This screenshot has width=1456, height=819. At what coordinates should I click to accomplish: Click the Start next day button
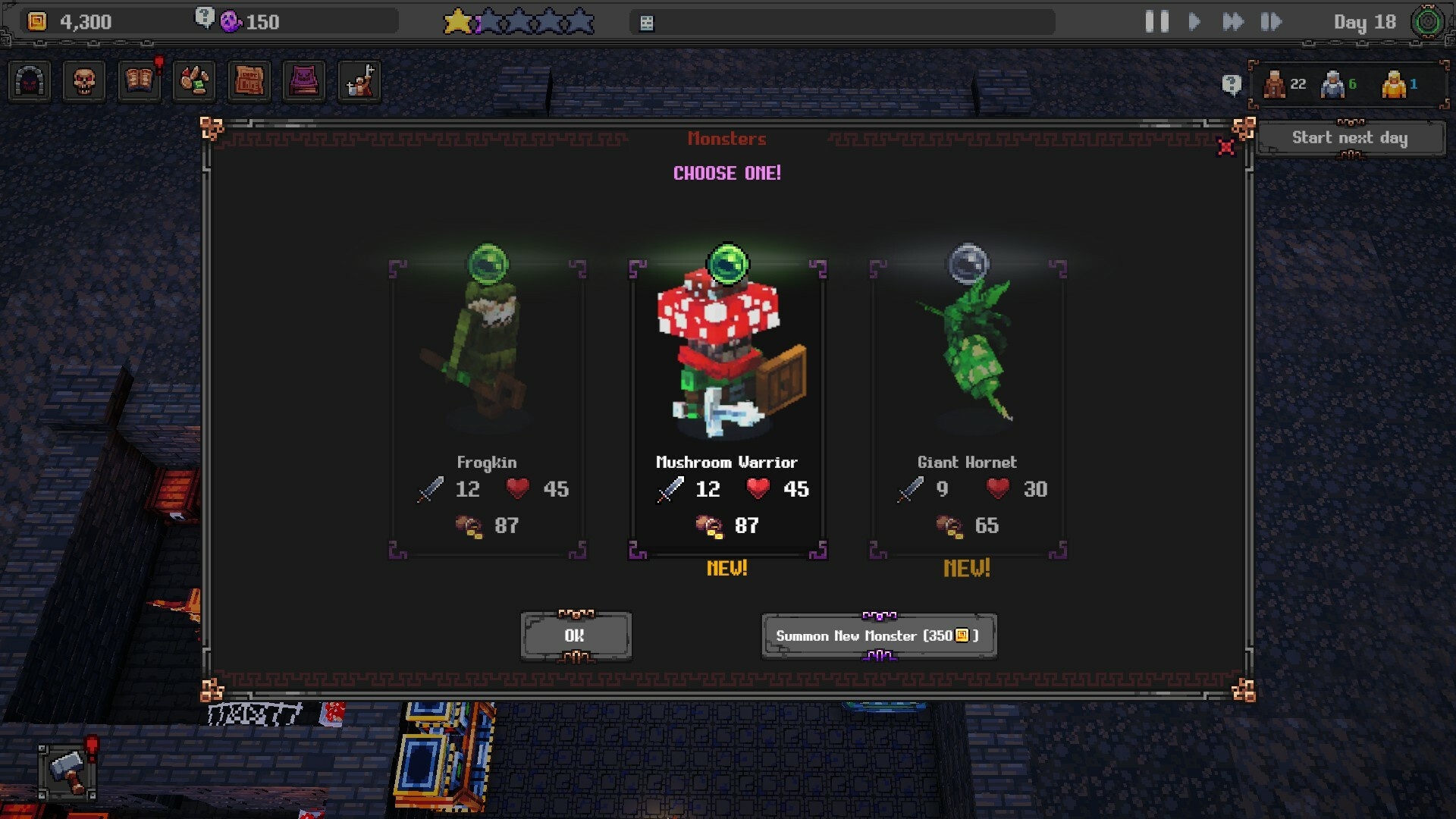click(1350, 138)
